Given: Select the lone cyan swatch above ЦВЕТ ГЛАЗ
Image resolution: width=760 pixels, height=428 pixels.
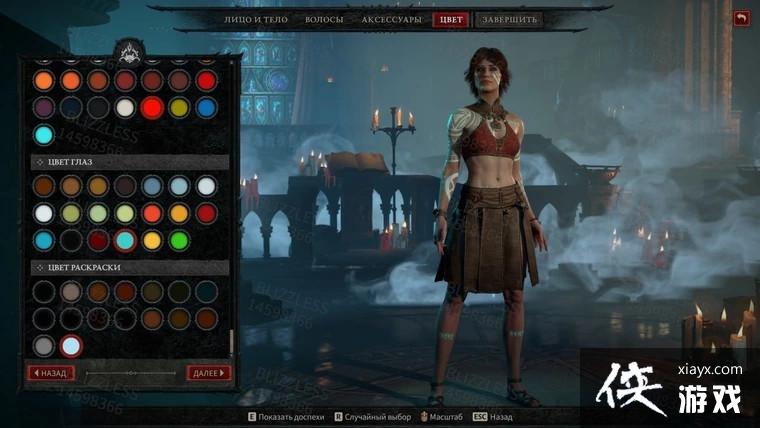Looking at the screenshot, I should click(x=43, y=134).
